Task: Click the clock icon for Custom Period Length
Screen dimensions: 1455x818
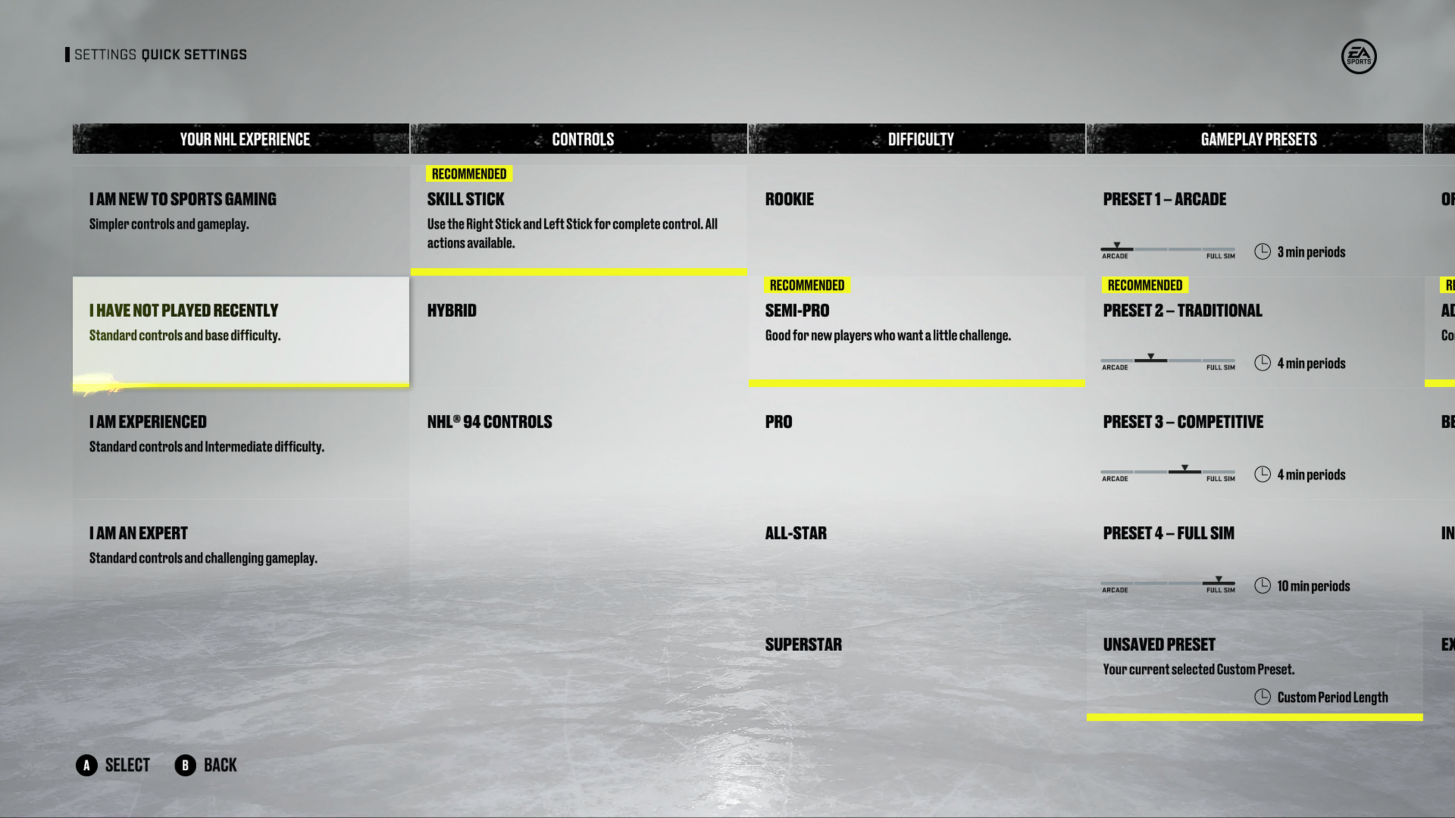Action: pyautogui.click(x=1261, y=697)
